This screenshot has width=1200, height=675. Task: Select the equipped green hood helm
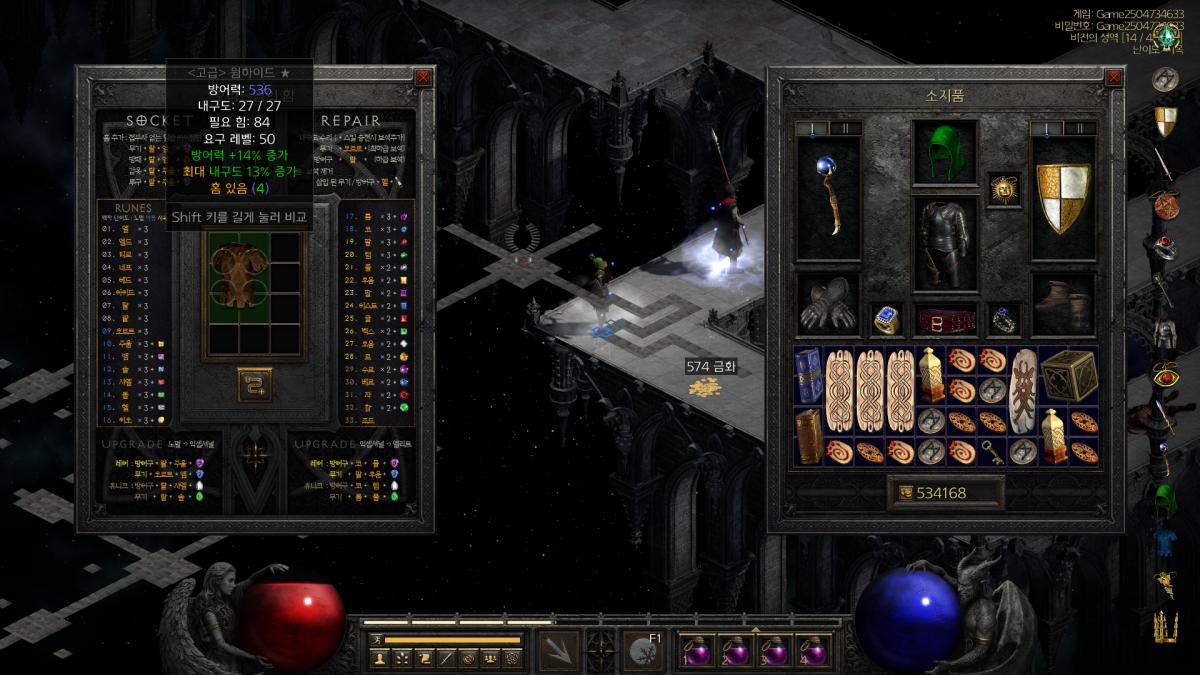(945, 153)
